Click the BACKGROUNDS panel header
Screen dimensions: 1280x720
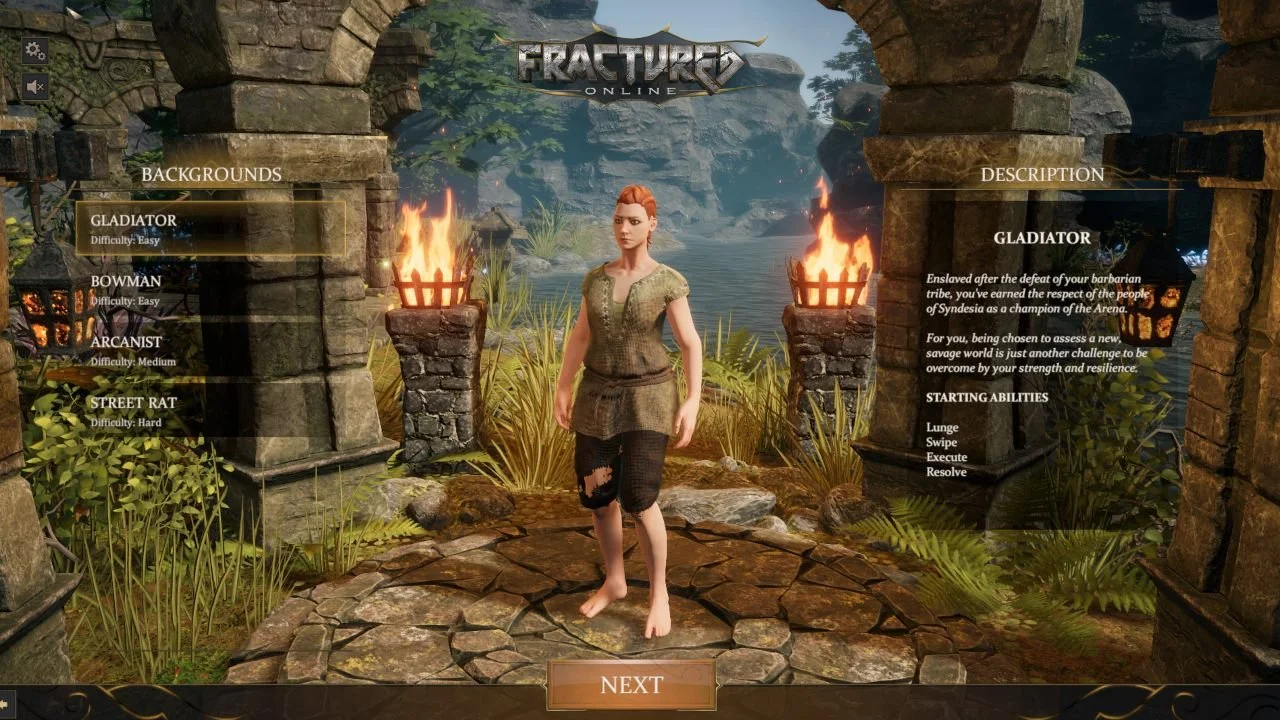212,173
